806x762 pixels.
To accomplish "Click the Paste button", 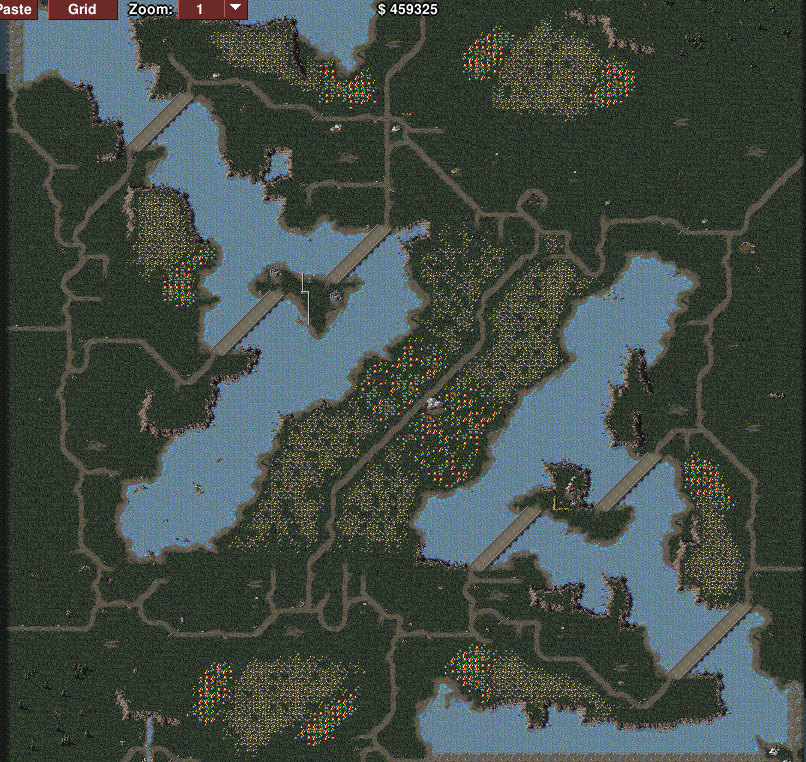I will pos(18,9).
